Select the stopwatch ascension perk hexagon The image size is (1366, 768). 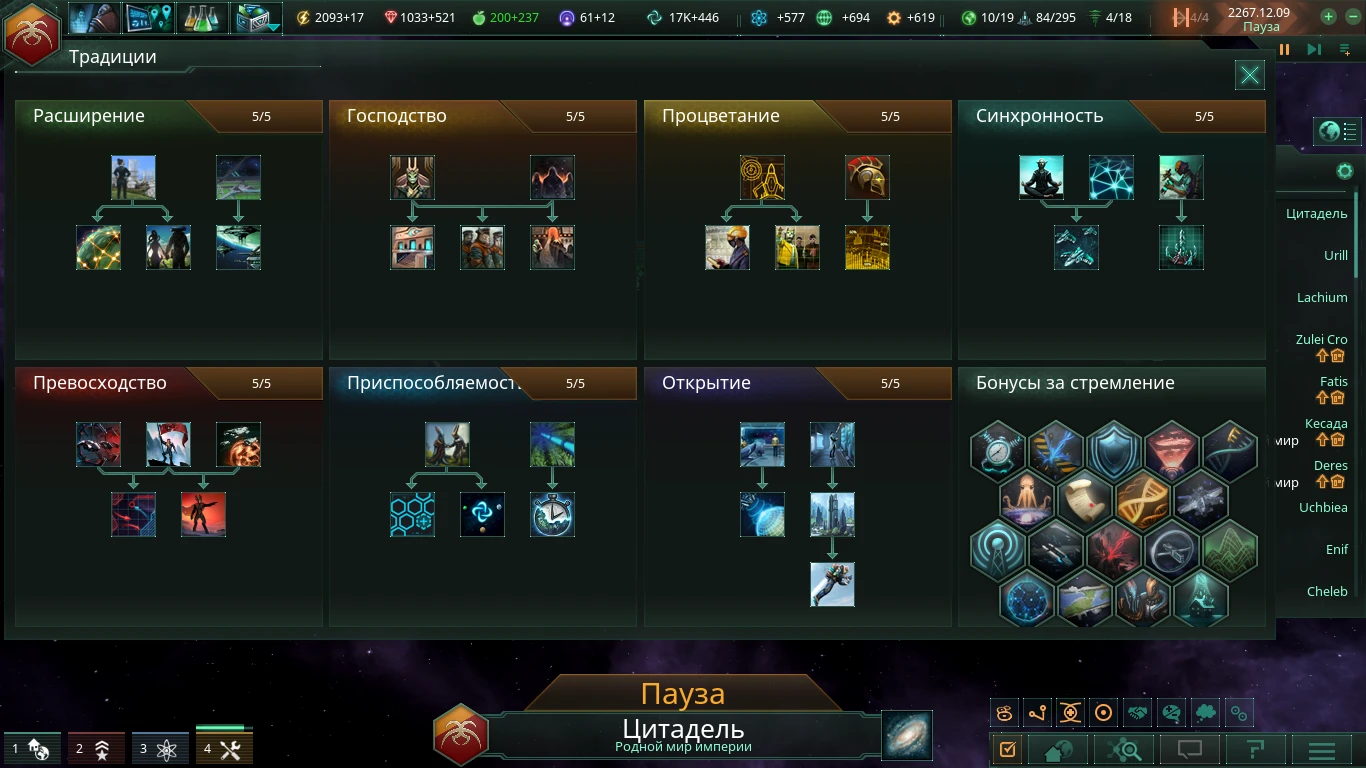pyautogui.click(x=999, y=451)
